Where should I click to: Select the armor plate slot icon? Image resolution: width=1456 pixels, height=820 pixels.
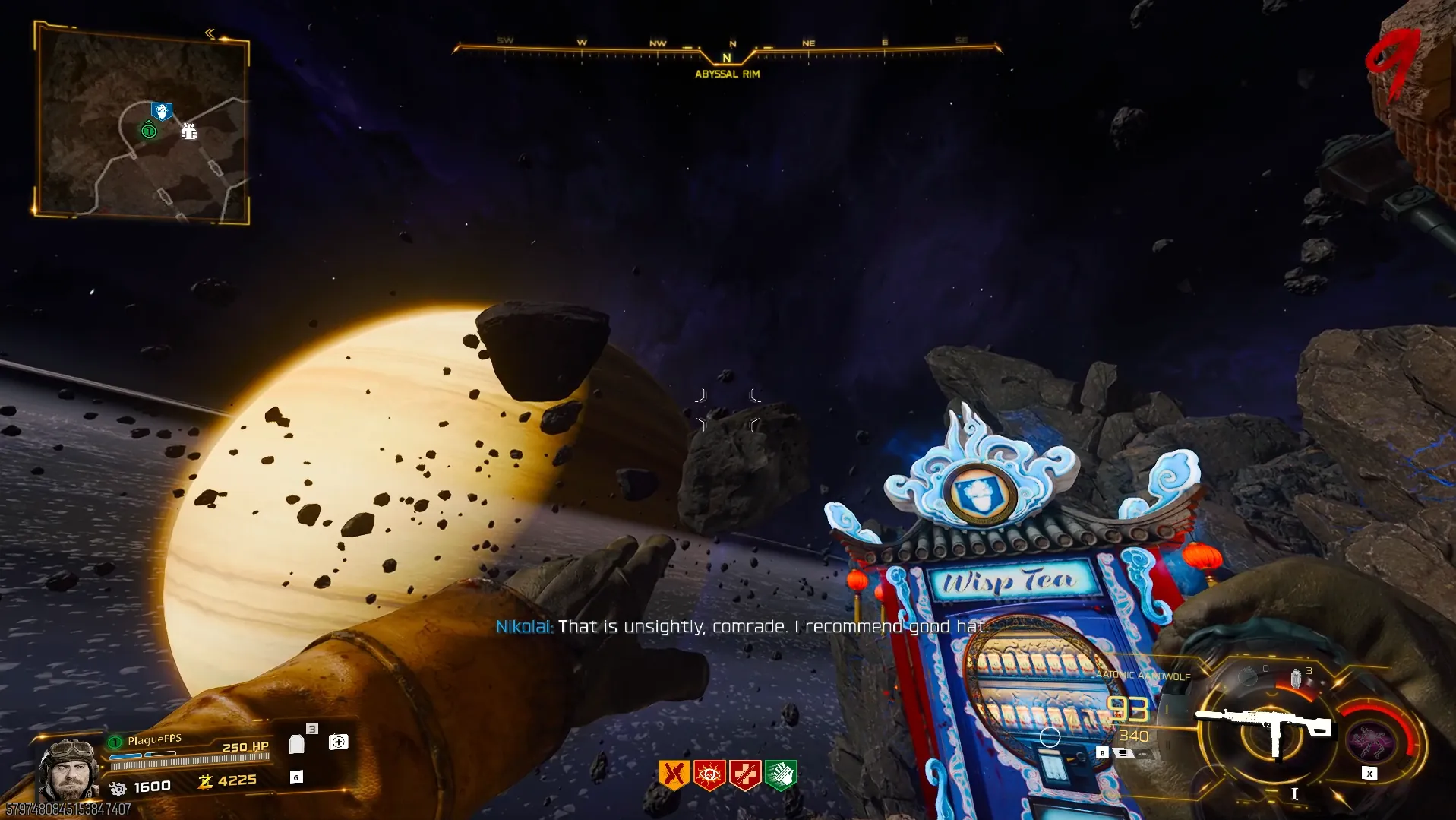coord(297,744)
